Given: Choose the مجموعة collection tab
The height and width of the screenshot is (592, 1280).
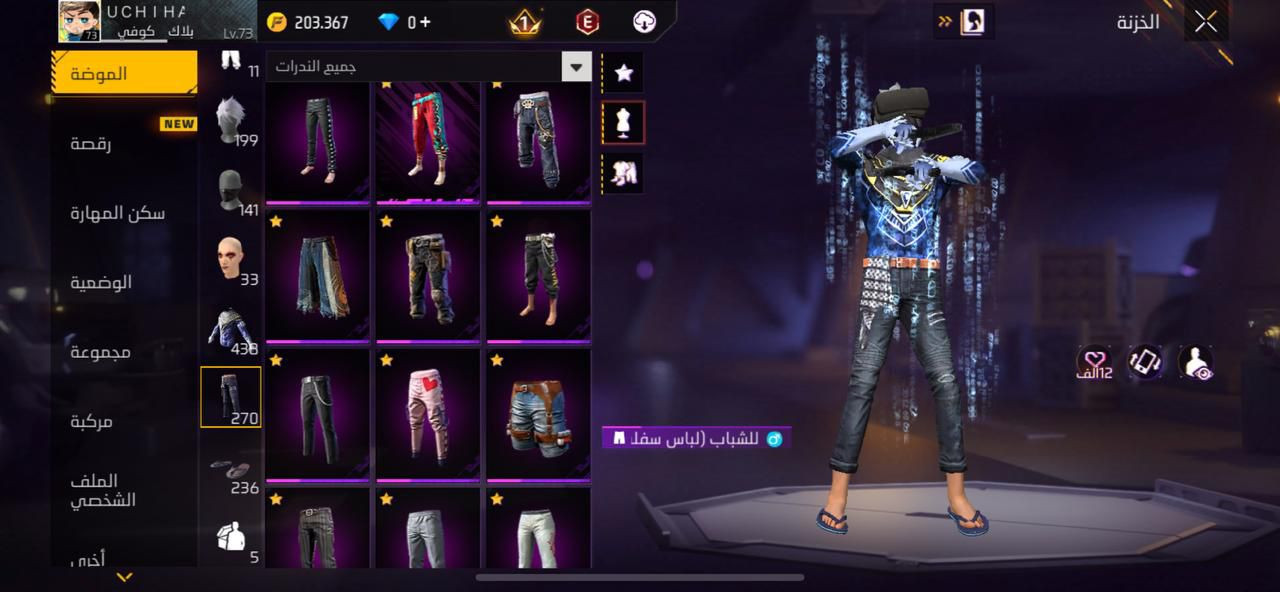Looking at the screenshot, I should point(100,352).
